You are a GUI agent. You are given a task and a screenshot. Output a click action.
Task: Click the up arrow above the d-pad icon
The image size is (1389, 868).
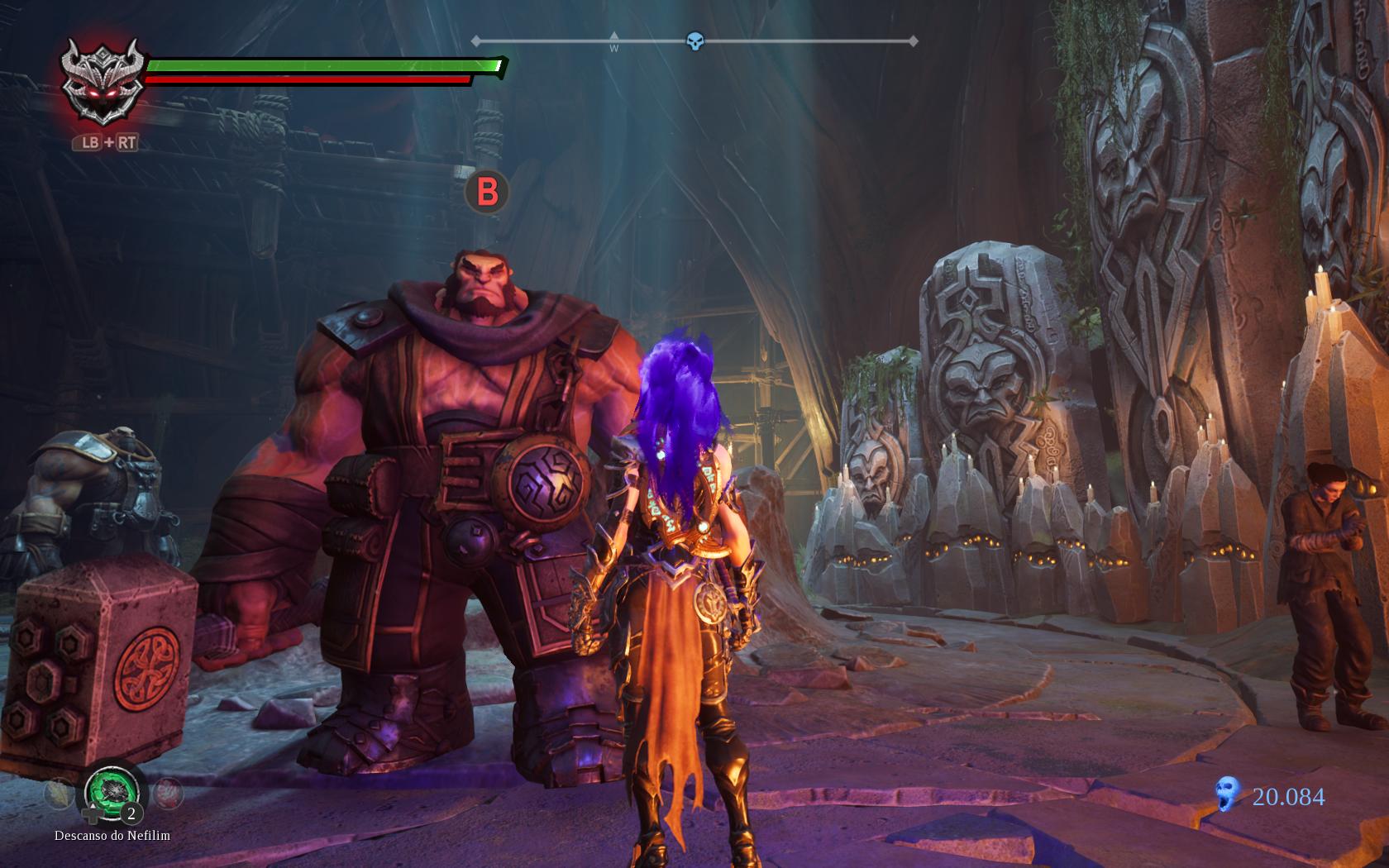[93, 805]
